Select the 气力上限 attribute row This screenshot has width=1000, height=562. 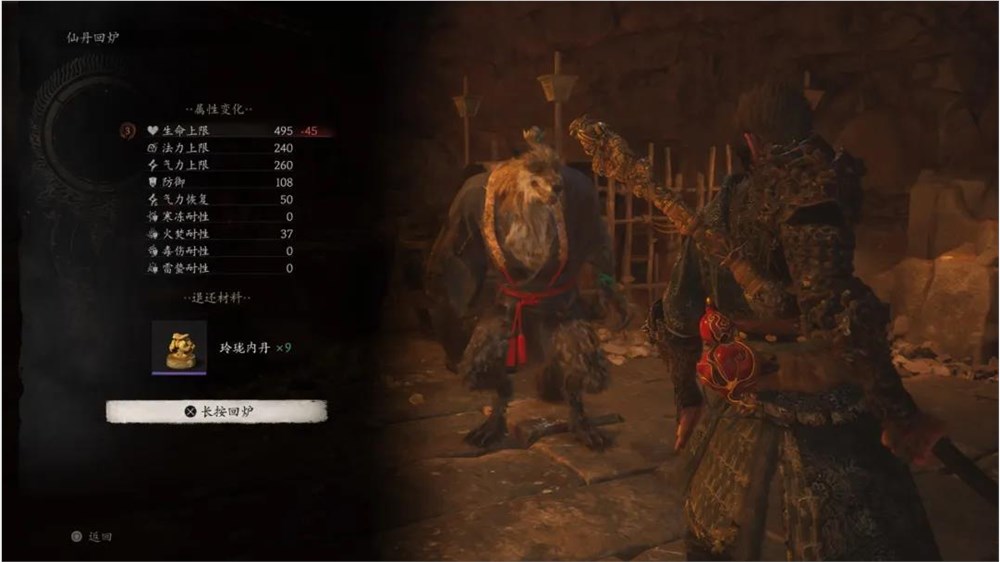coord(220,165)
